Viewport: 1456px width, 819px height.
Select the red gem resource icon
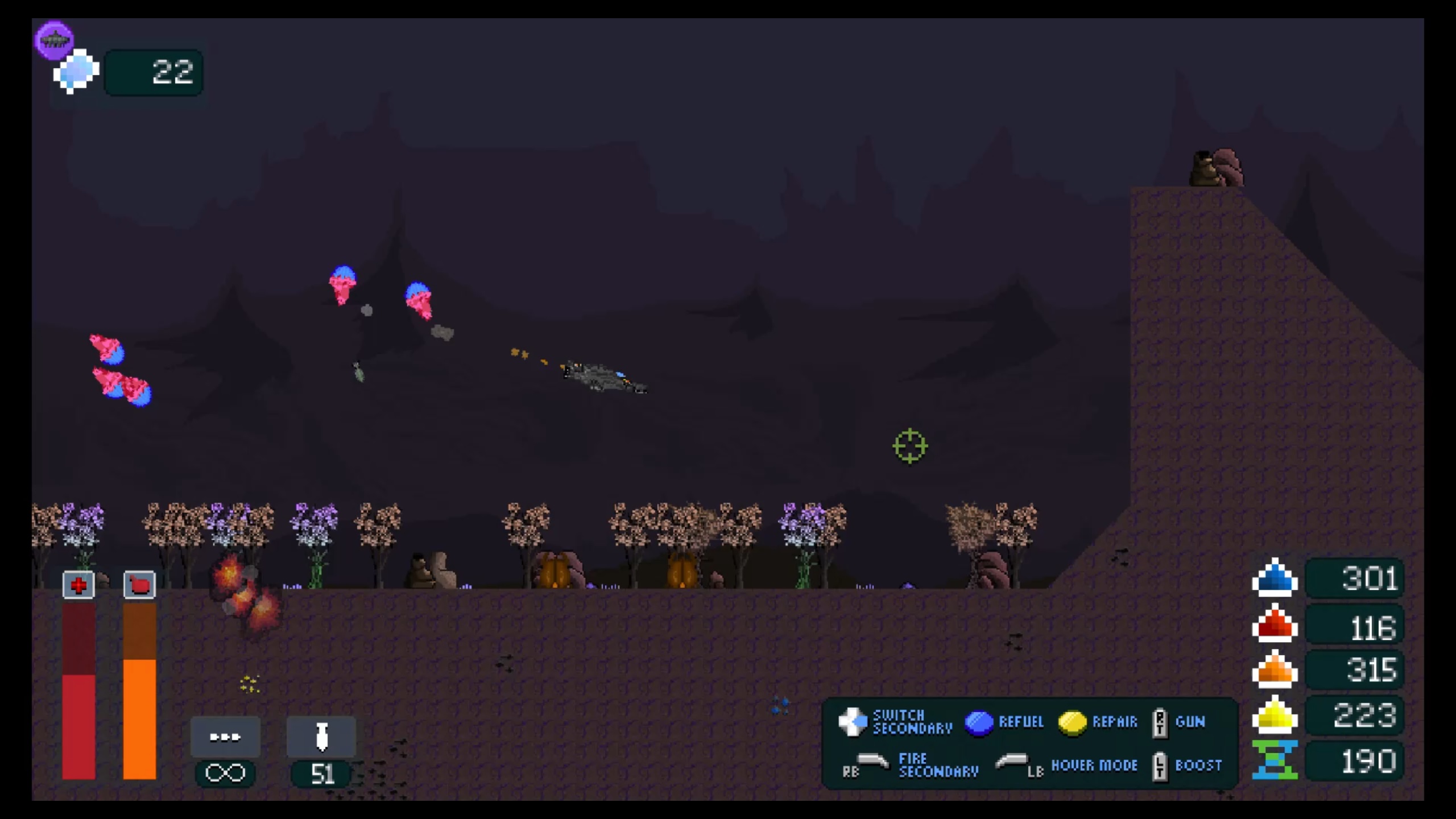click(1275, 624)
